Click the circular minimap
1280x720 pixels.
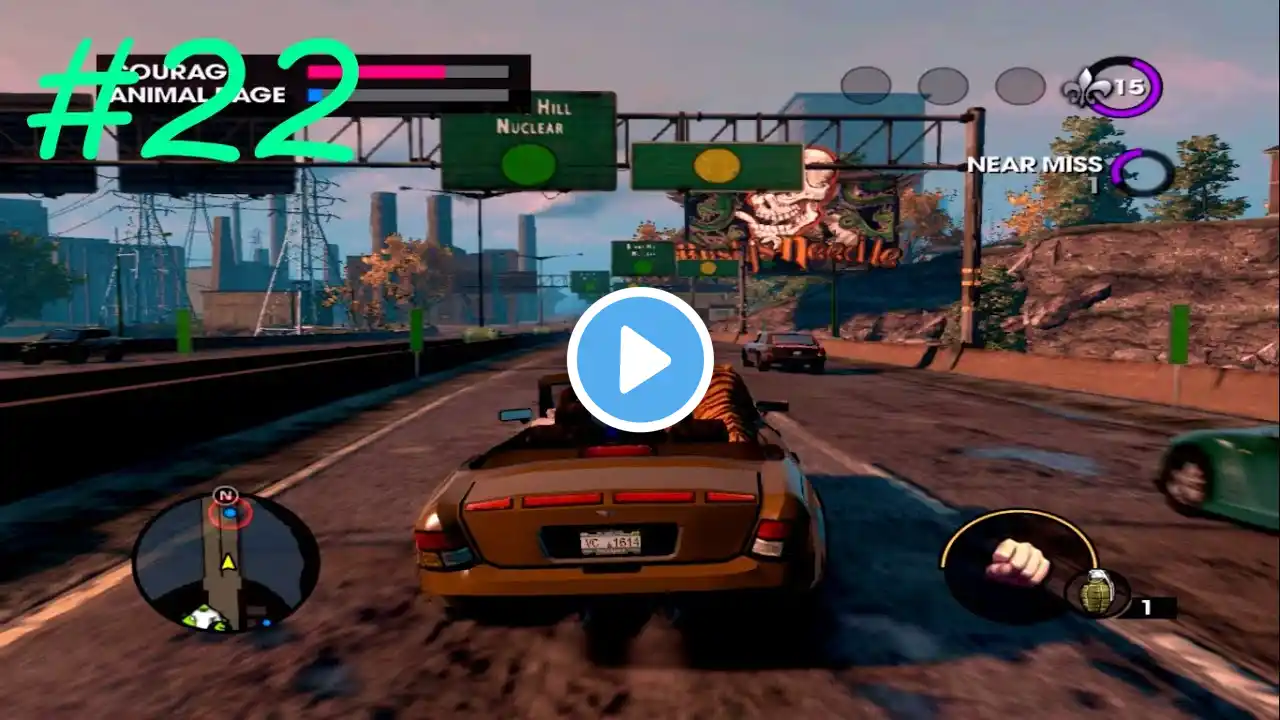pos(226,563)
